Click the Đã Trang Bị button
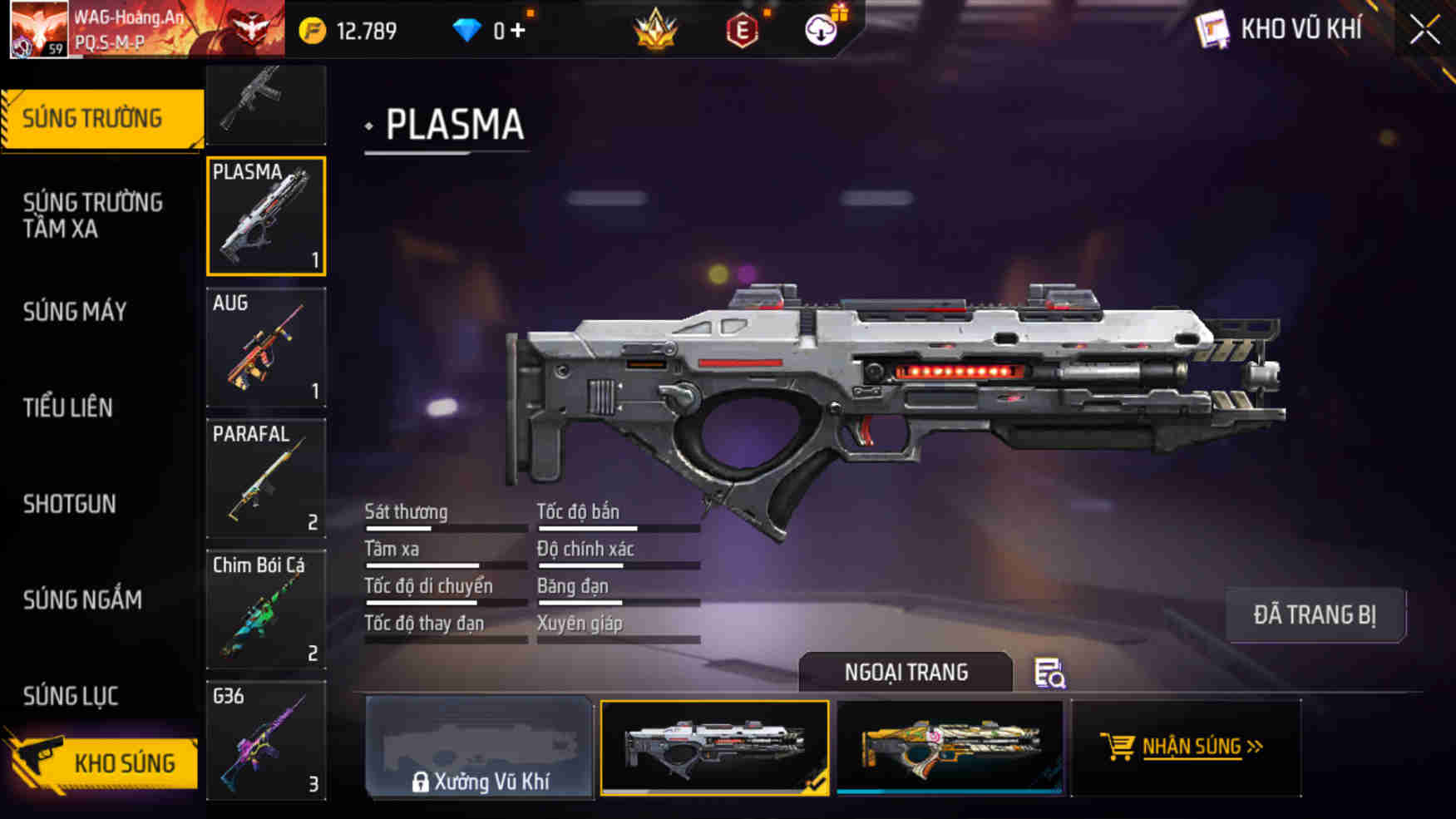This screenshot has width=1456, height=819. click(1315, 615)
